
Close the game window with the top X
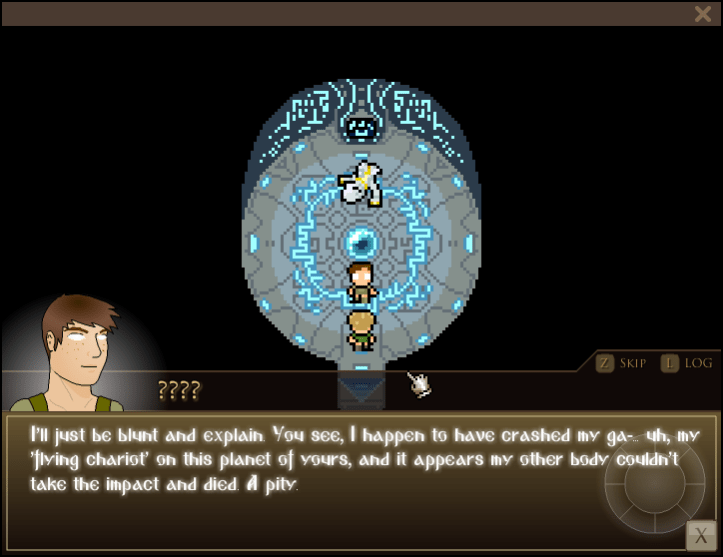pyautogui.click(x=702, y=13)
